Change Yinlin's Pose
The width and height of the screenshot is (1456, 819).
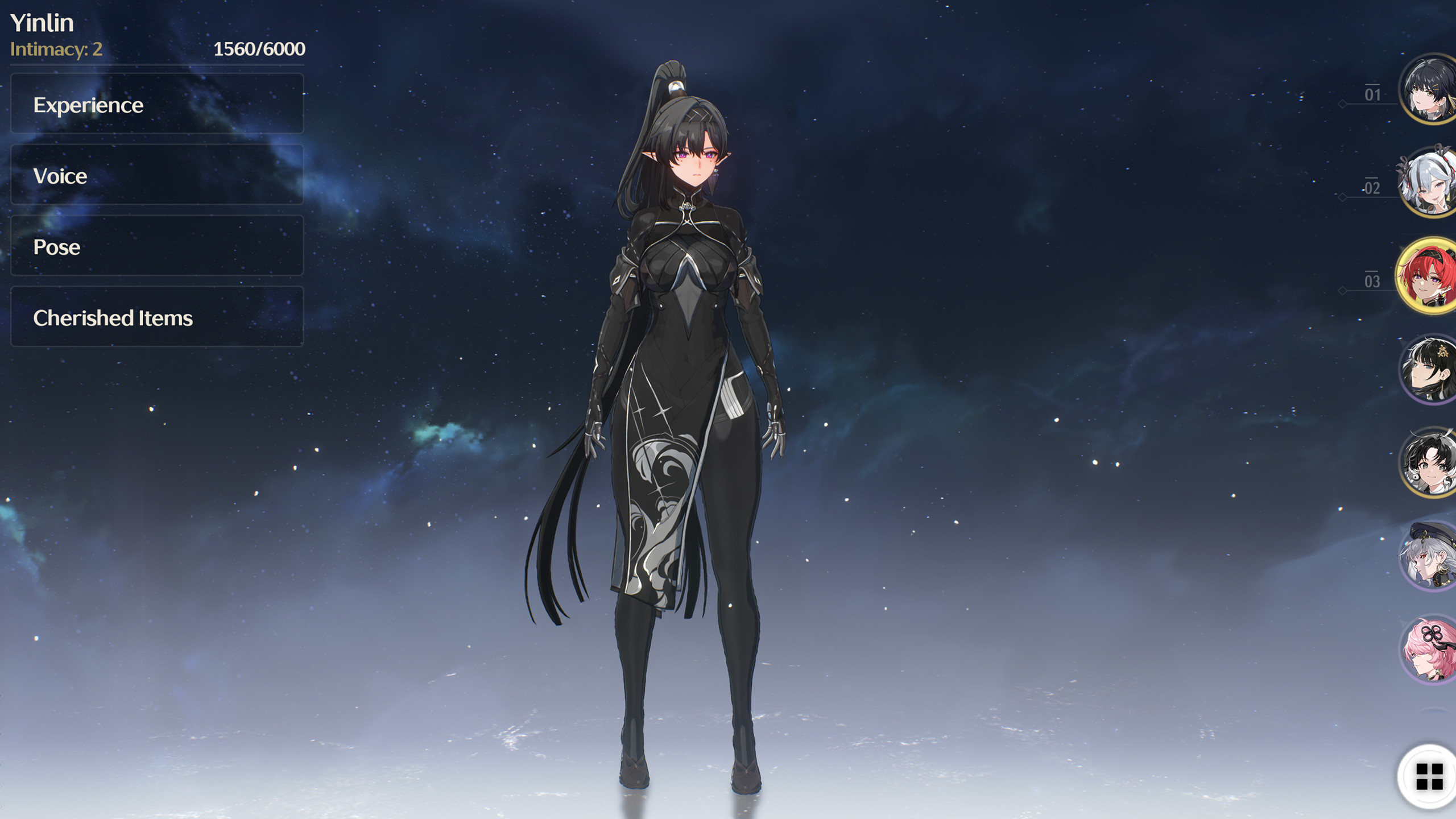click(x=156, y=246)
